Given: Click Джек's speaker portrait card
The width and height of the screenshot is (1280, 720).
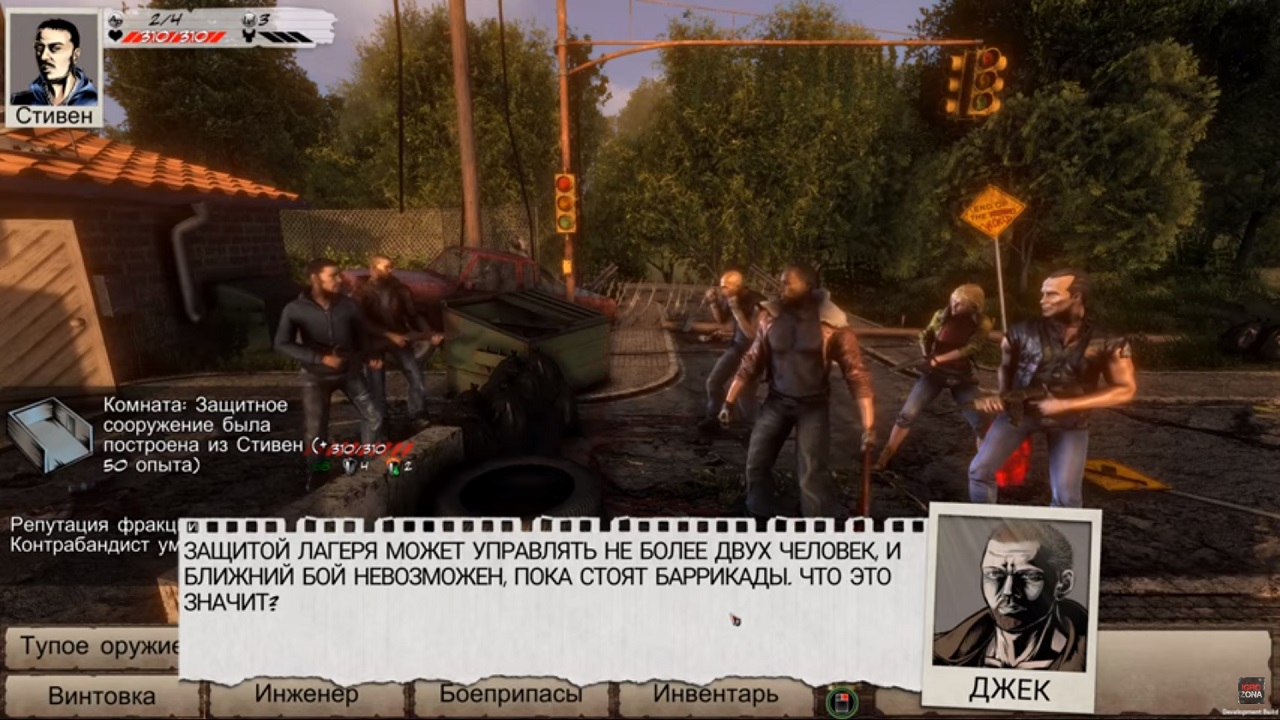Looking at the screenshot, I should pyautogui.click(x=1010, y=605).
